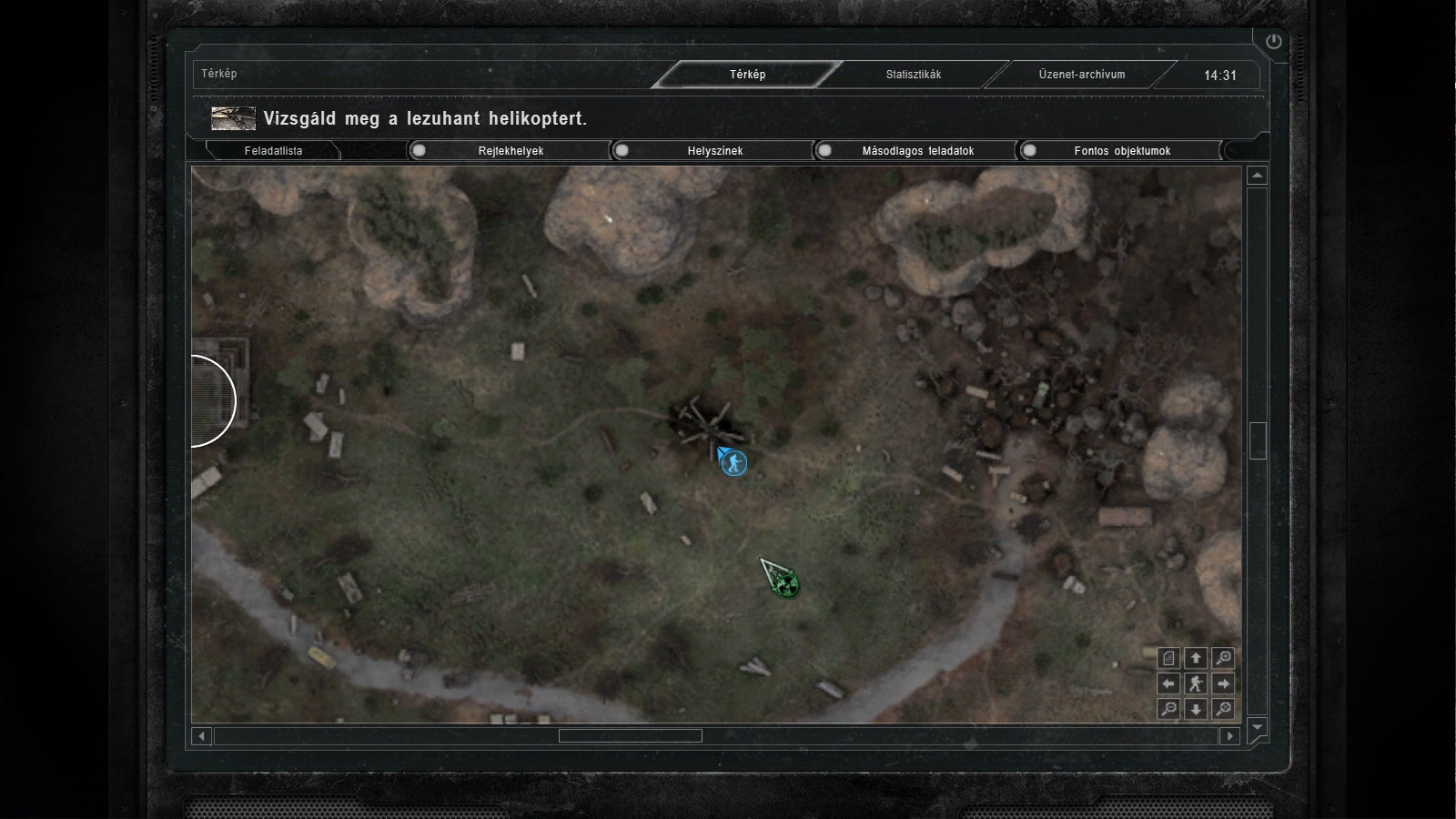Open the Feladatlista task list

[x=273, y=151]
